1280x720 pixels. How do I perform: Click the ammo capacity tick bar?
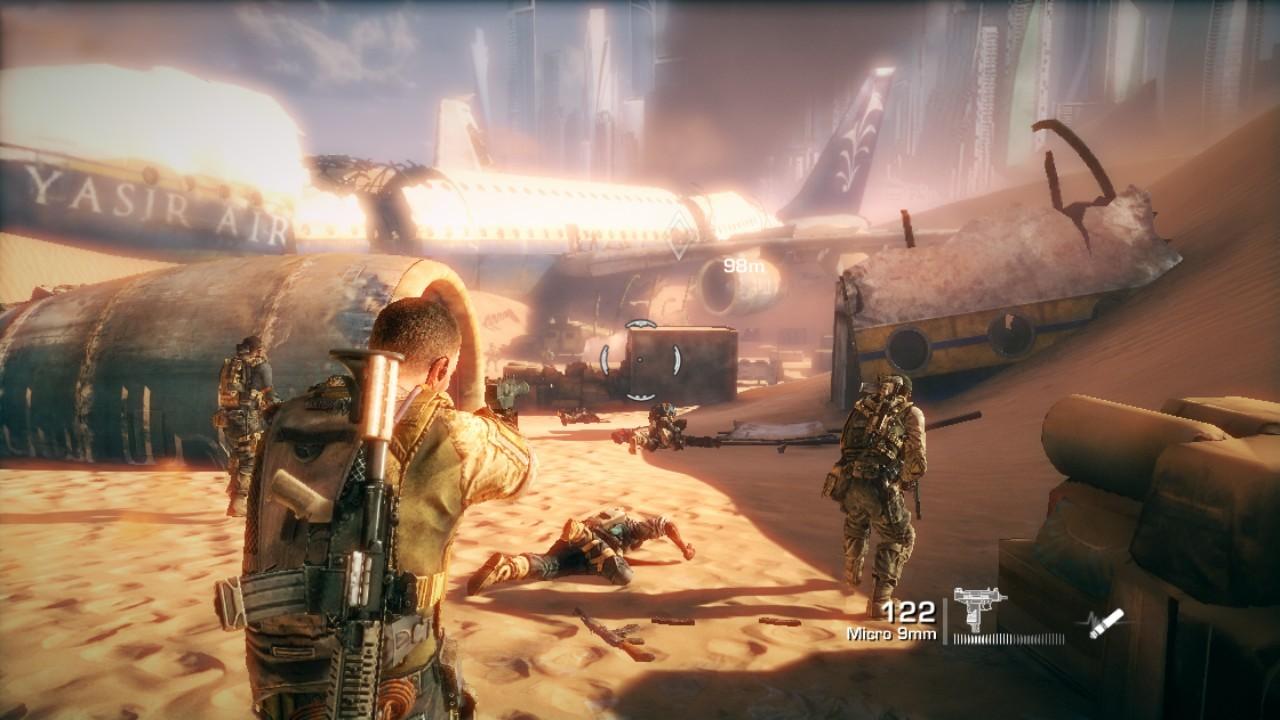[1007, 637]
